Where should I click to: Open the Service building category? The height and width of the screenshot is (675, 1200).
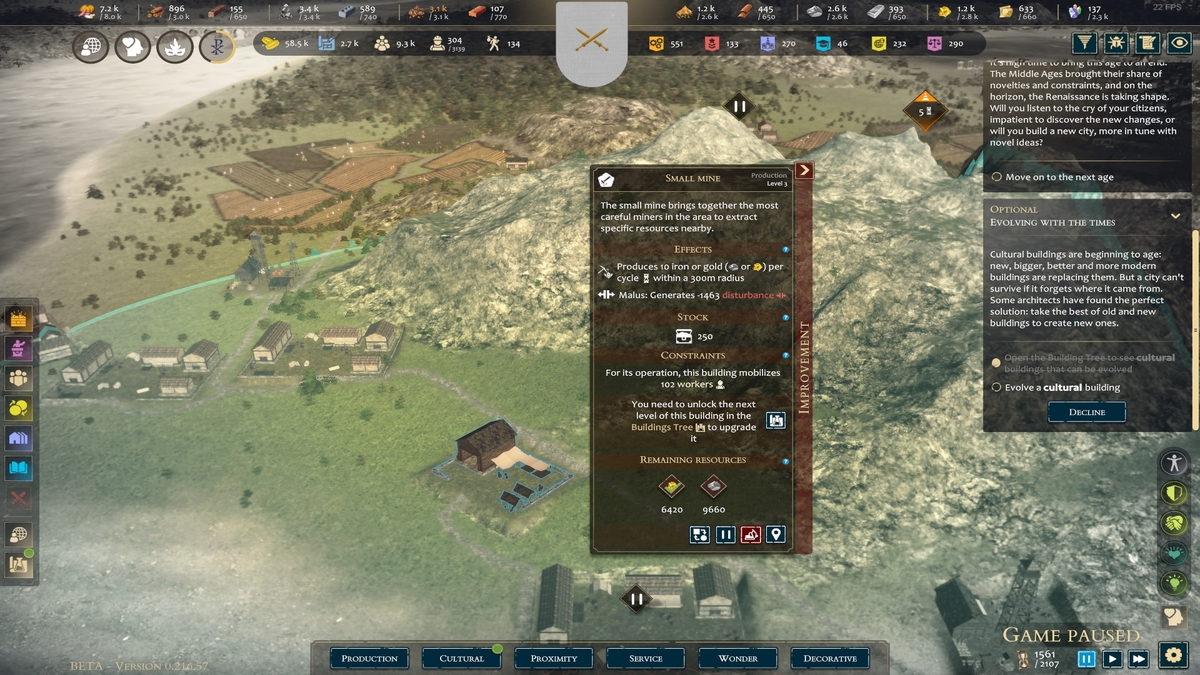click(646, 658)
